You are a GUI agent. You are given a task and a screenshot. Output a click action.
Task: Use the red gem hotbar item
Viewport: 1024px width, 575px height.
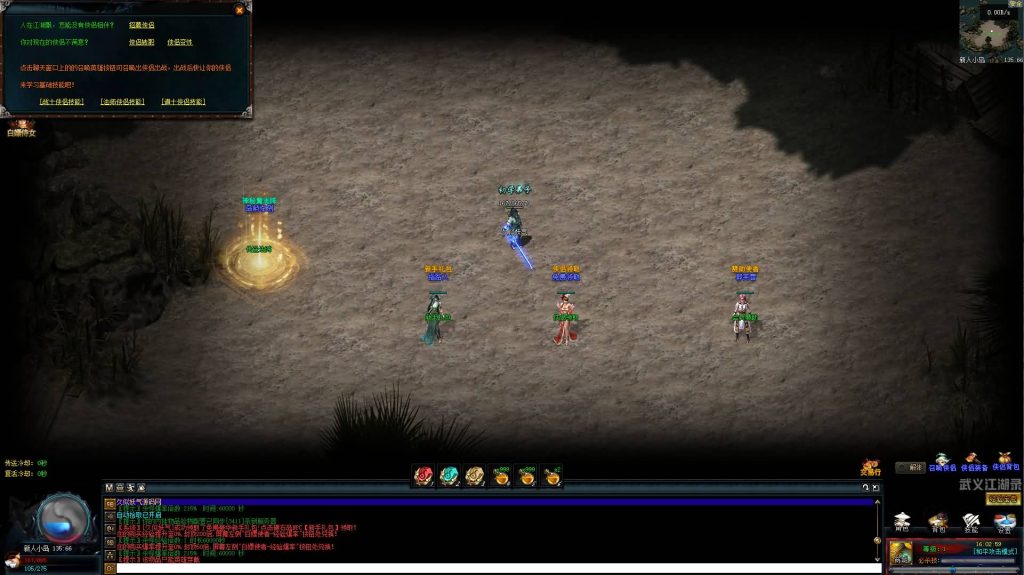(x=423, y=475)
